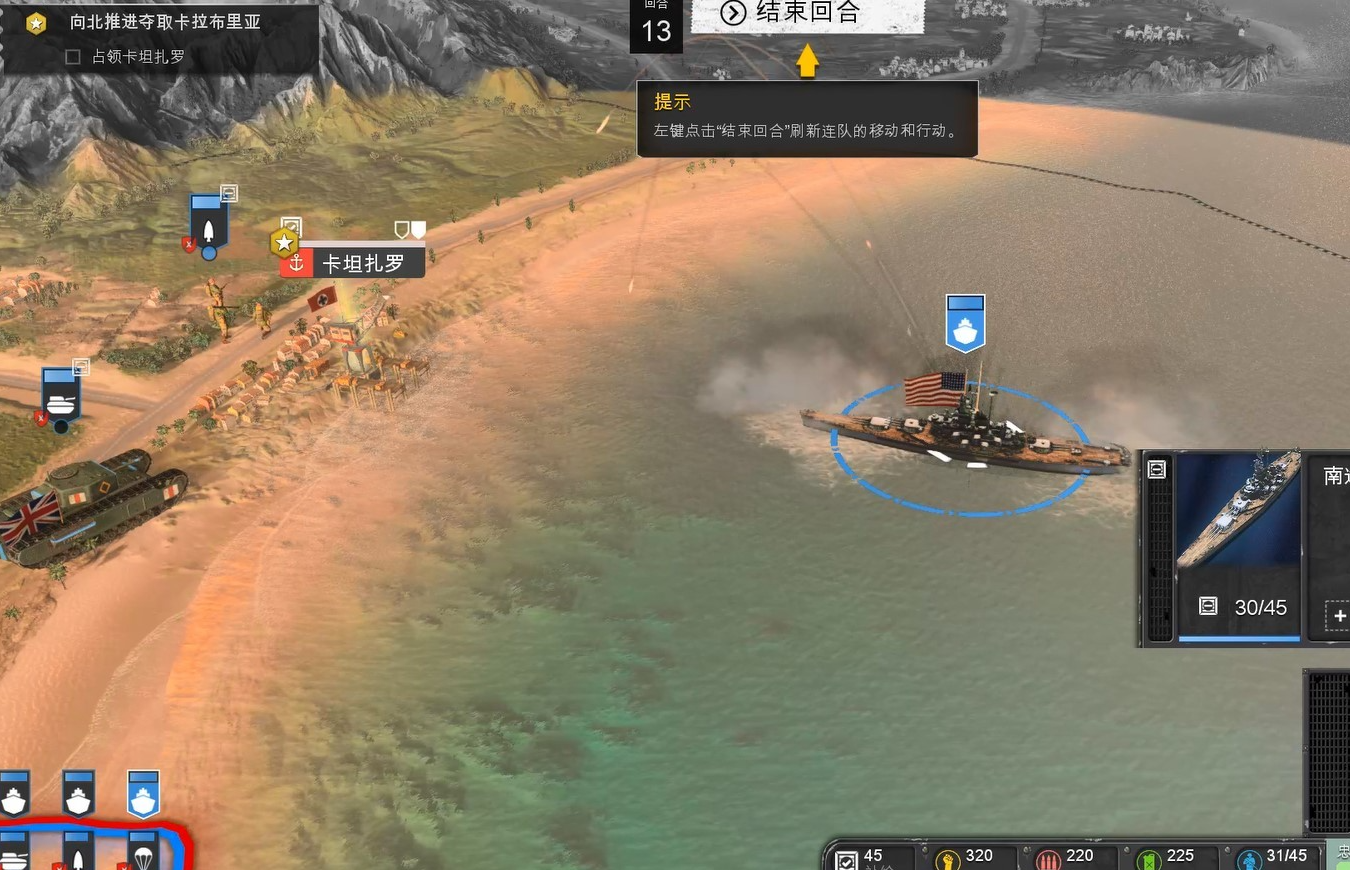Toggle the 占领卡坦扎罗 objective checkbox
This screenshot has height=870, width=1350.
click(x=72, y=57)
